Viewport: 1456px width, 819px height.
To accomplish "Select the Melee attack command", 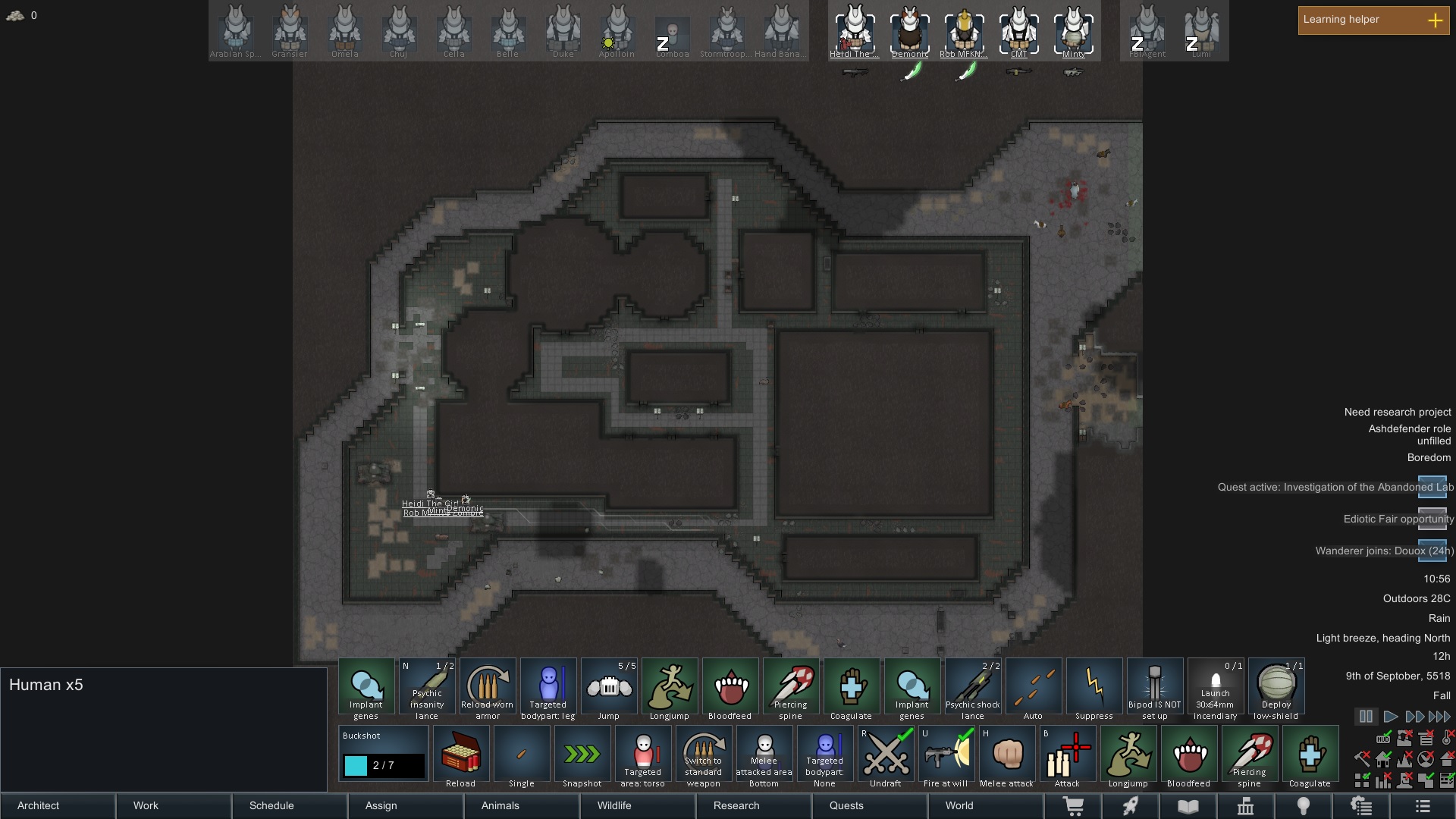I will coord(1007,756).
